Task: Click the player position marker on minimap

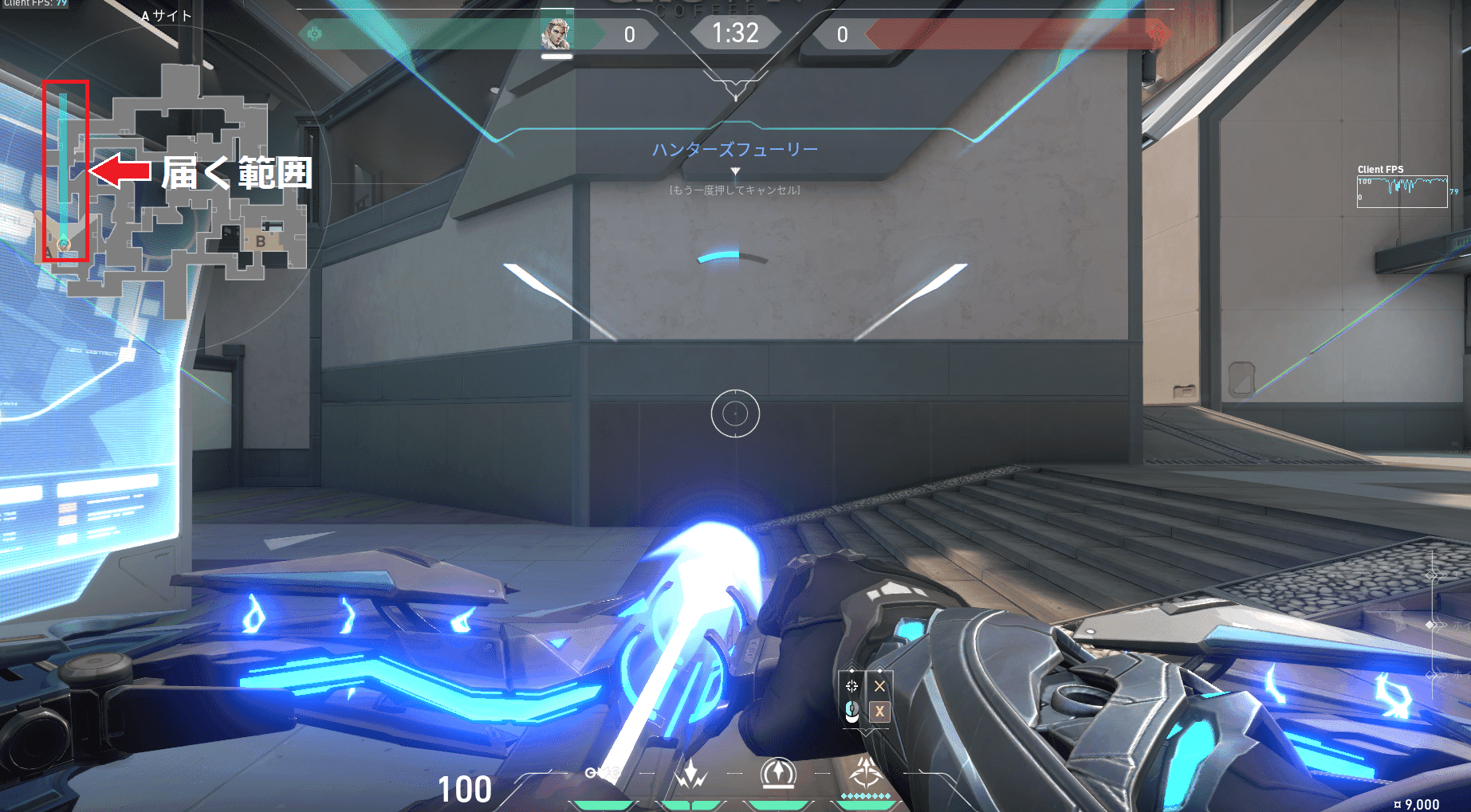Action: (64, 244)
